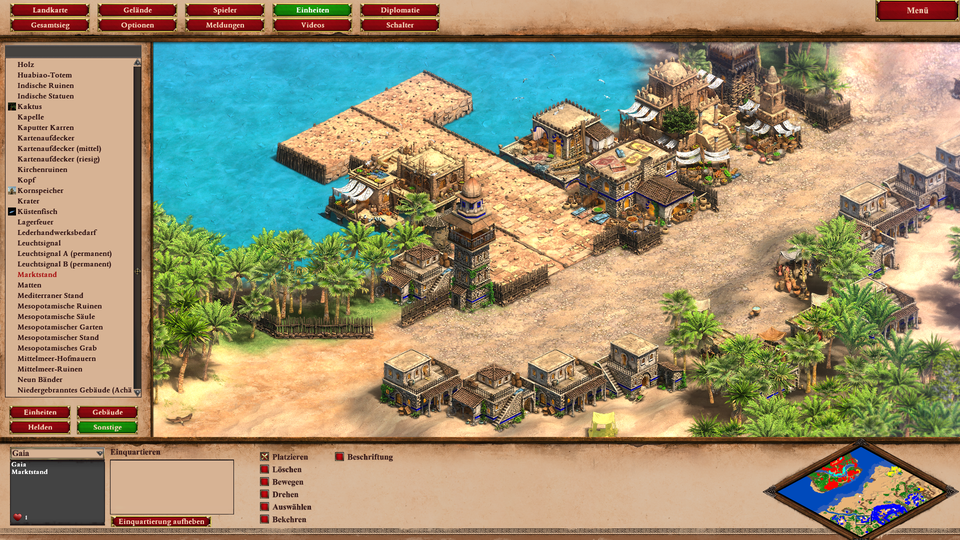The height and width of the screenshot is (540, 960).
Task: Open the Spieler tab
Action: tap(225, 10)
